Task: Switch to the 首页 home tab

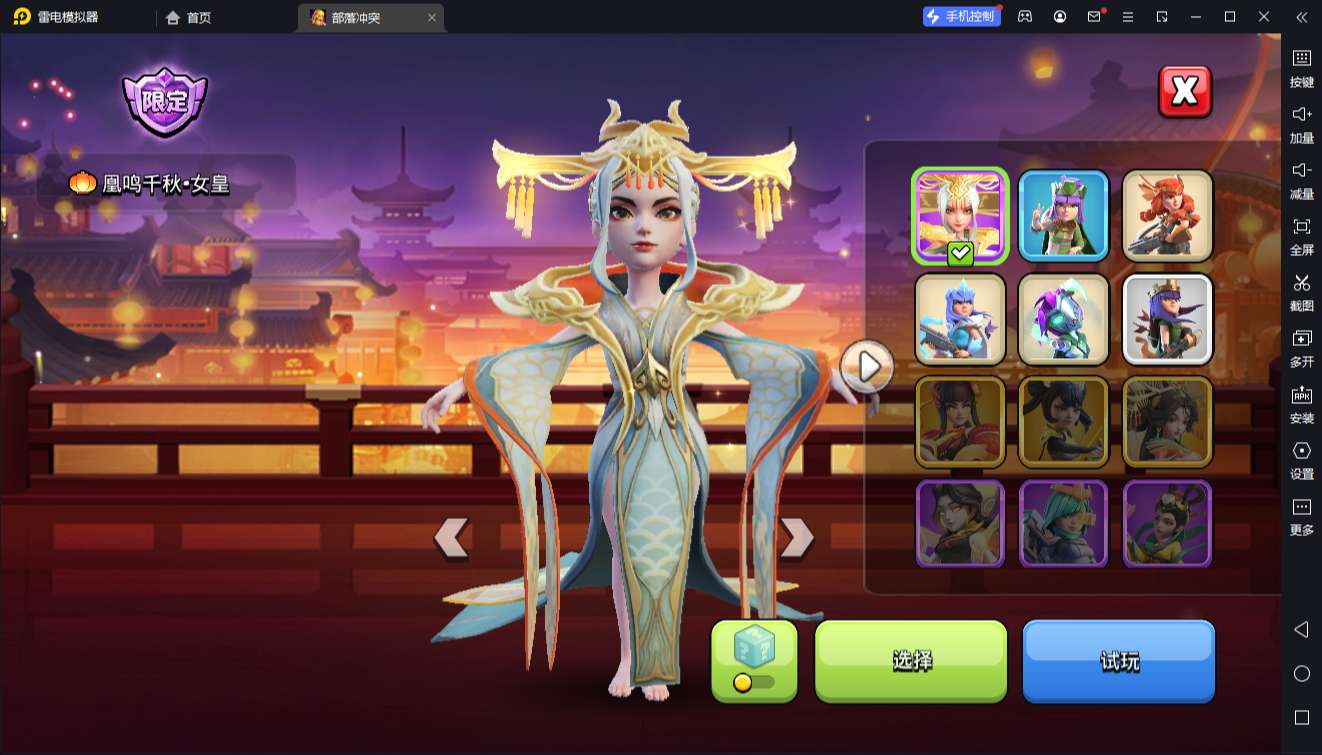Action: pyautogui.click(x=188, y=17)
